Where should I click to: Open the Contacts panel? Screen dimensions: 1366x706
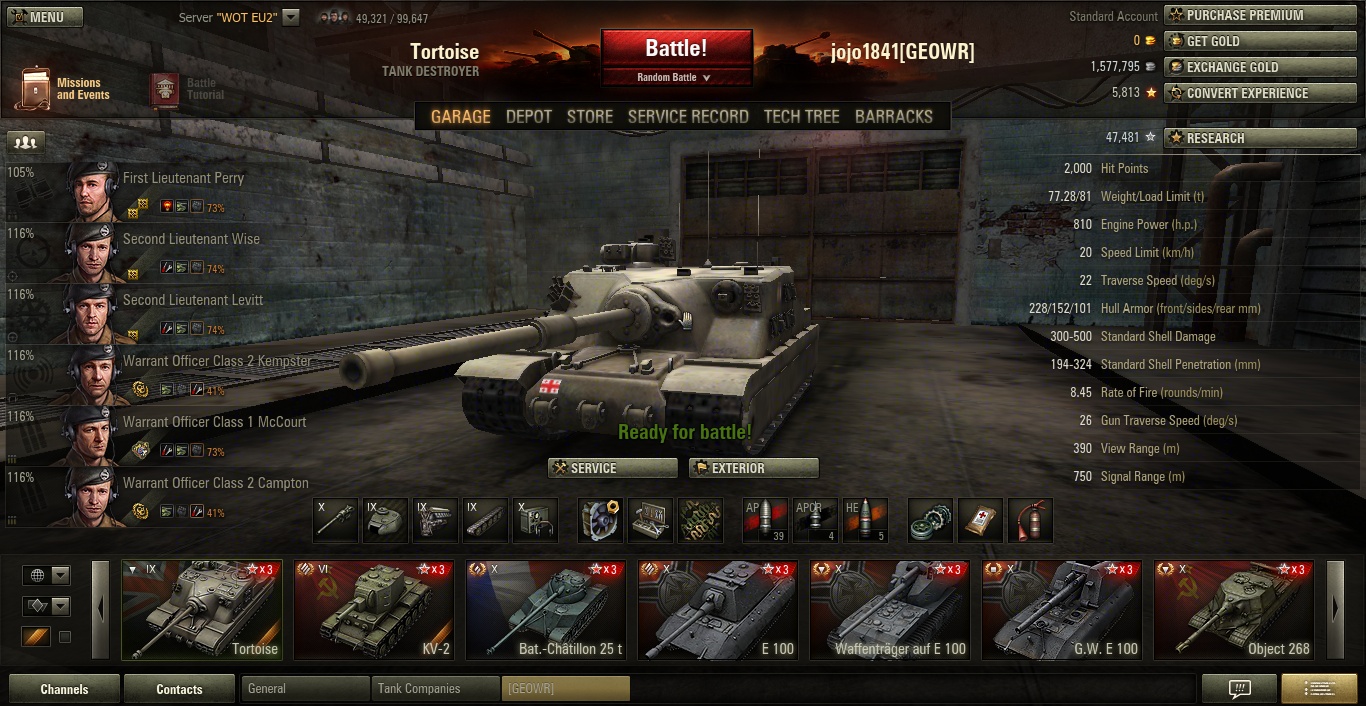[x=179, y=689]
